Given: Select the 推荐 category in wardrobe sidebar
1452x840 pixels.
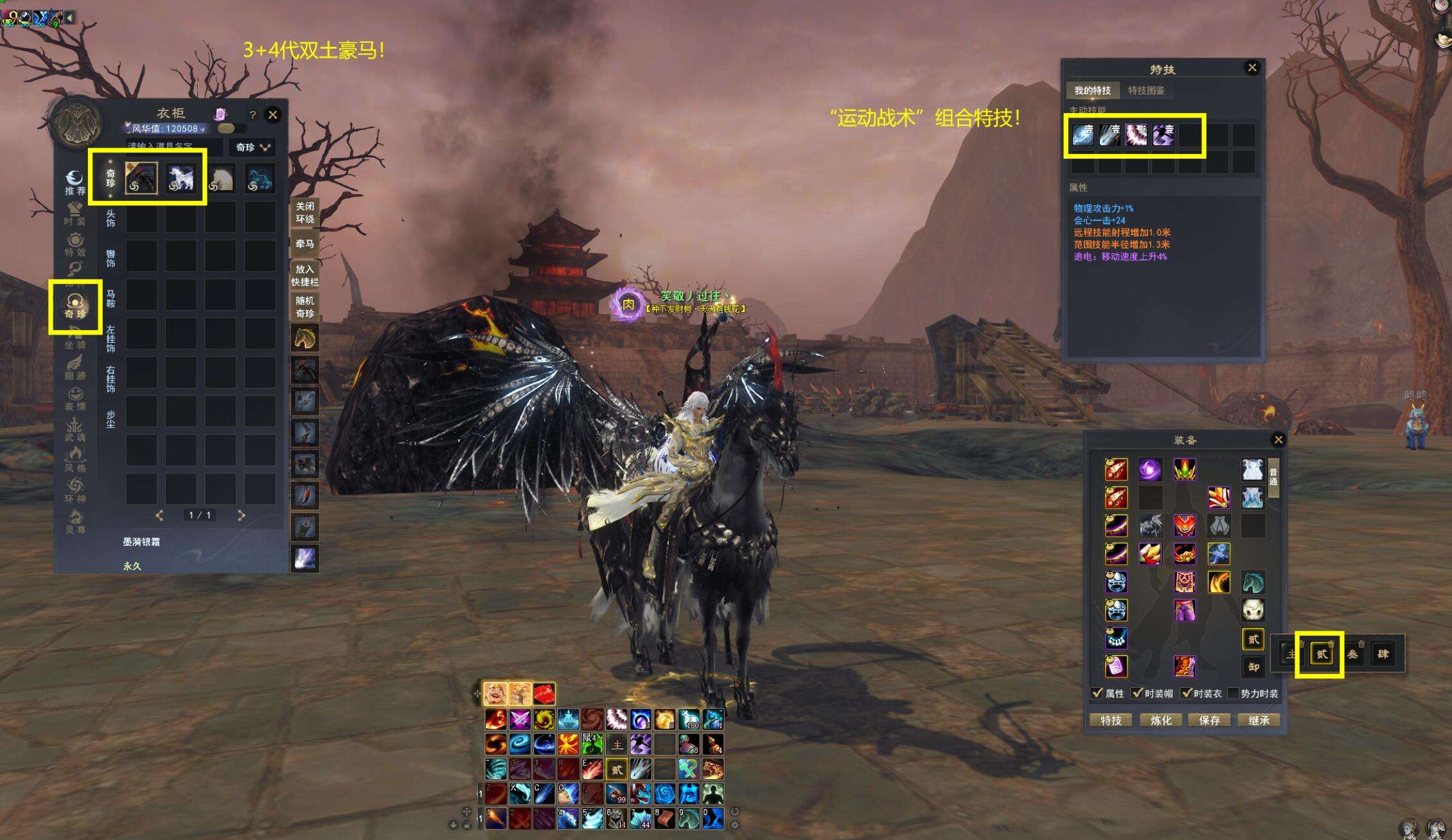Looking at the screenshot, I should click(75, 182).
